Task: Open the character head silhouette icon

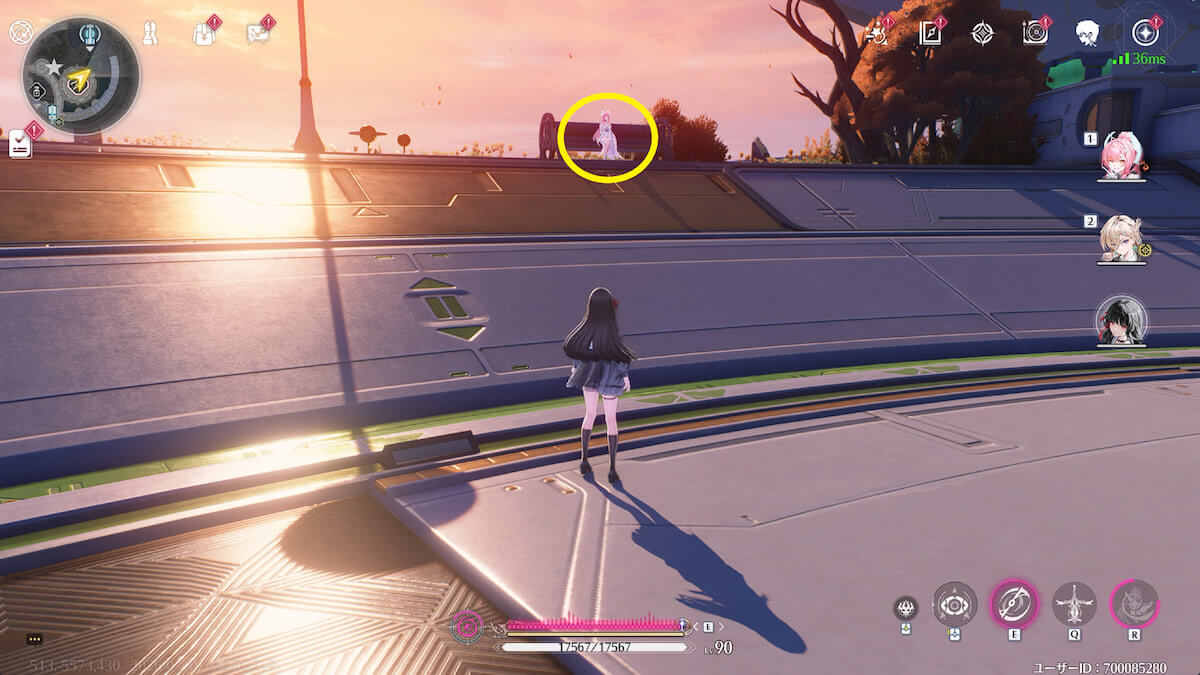Action: 1087,33
